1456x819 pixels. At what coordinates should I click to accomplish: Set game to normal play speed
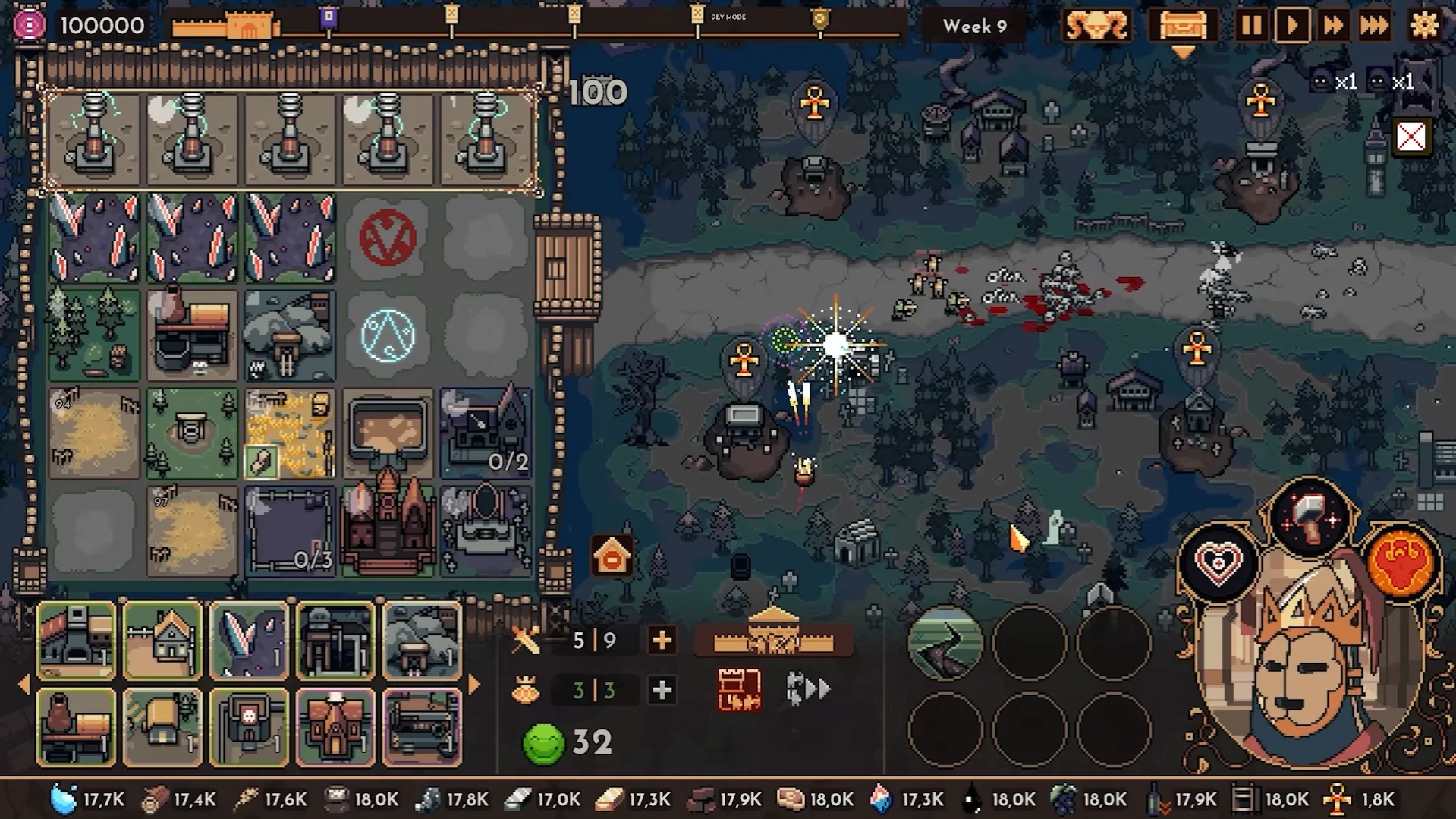click(x=1292, y=26)
